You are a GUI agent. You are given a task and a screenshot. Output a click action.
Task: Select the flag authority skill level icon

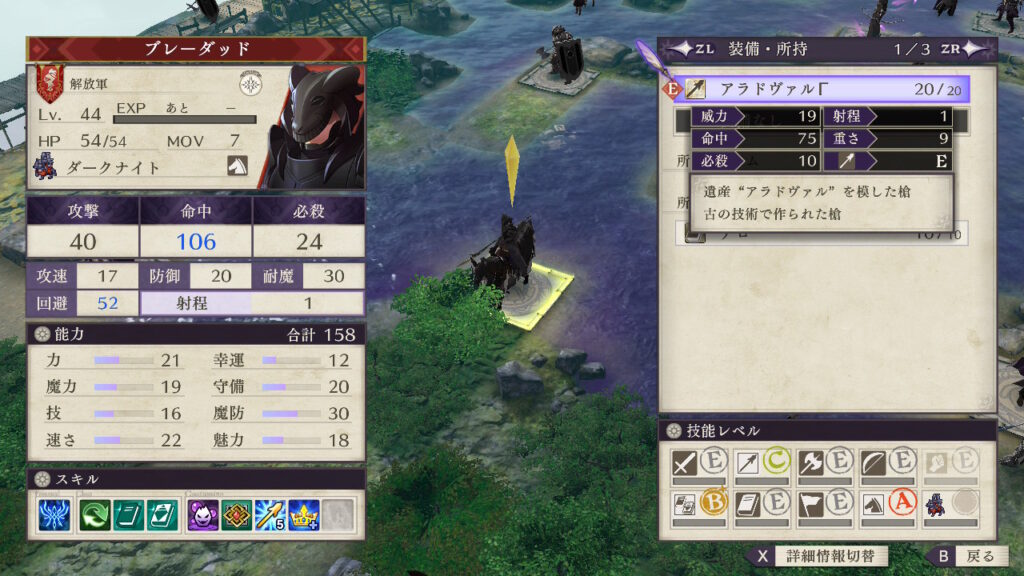tap(810, 503)
